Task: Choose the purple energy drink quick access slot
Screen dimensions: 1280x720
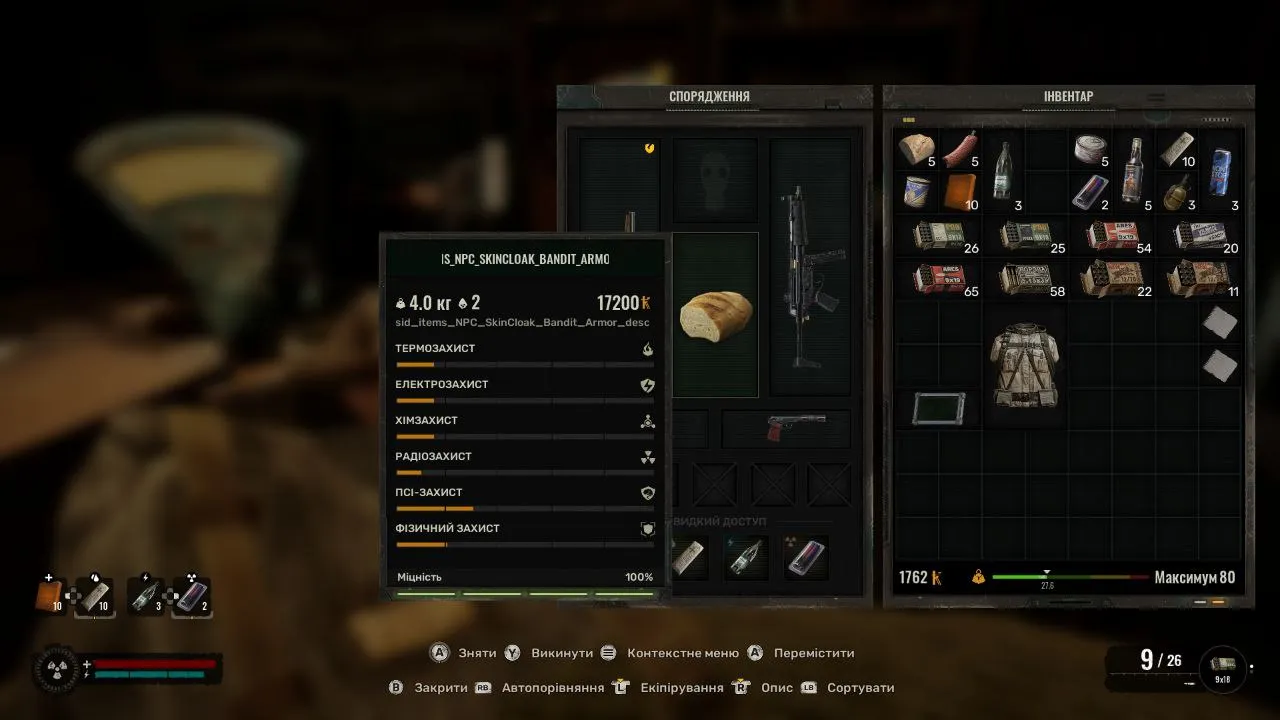Action: [805, 559]
